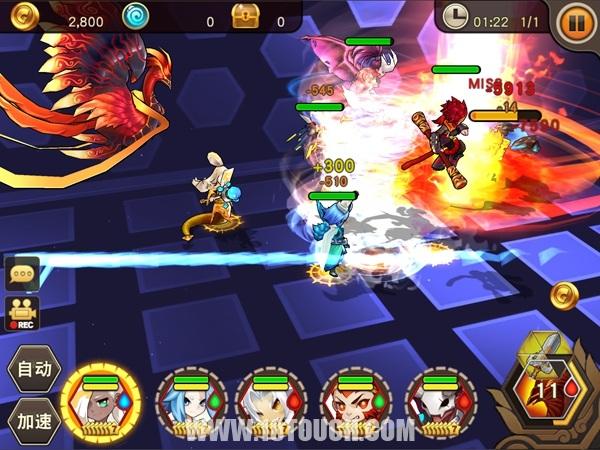Viewport: 600px width, 450px height.
Task: Collect the gold coin at the right edge
Action: 565,295
